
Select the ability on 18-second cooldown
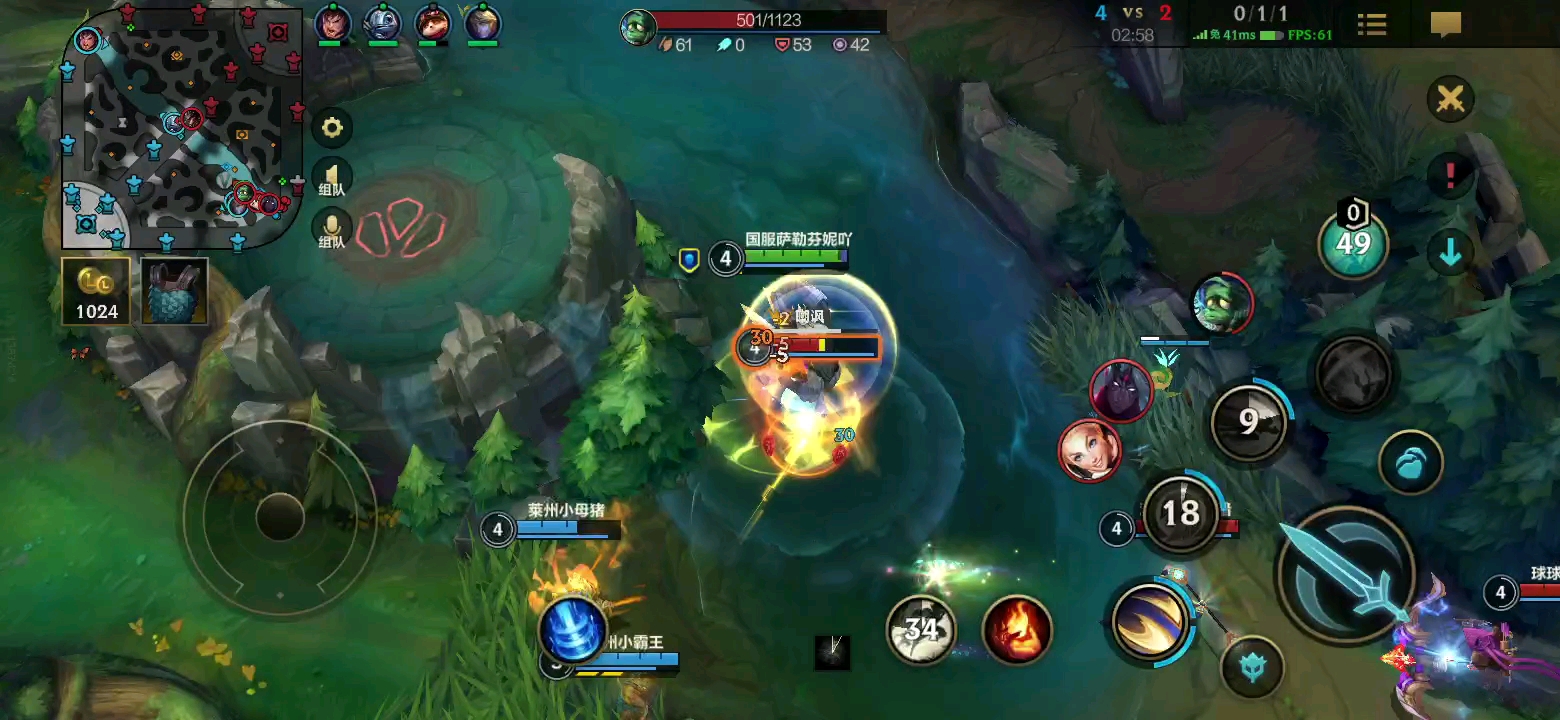[x=1181, y=513]
